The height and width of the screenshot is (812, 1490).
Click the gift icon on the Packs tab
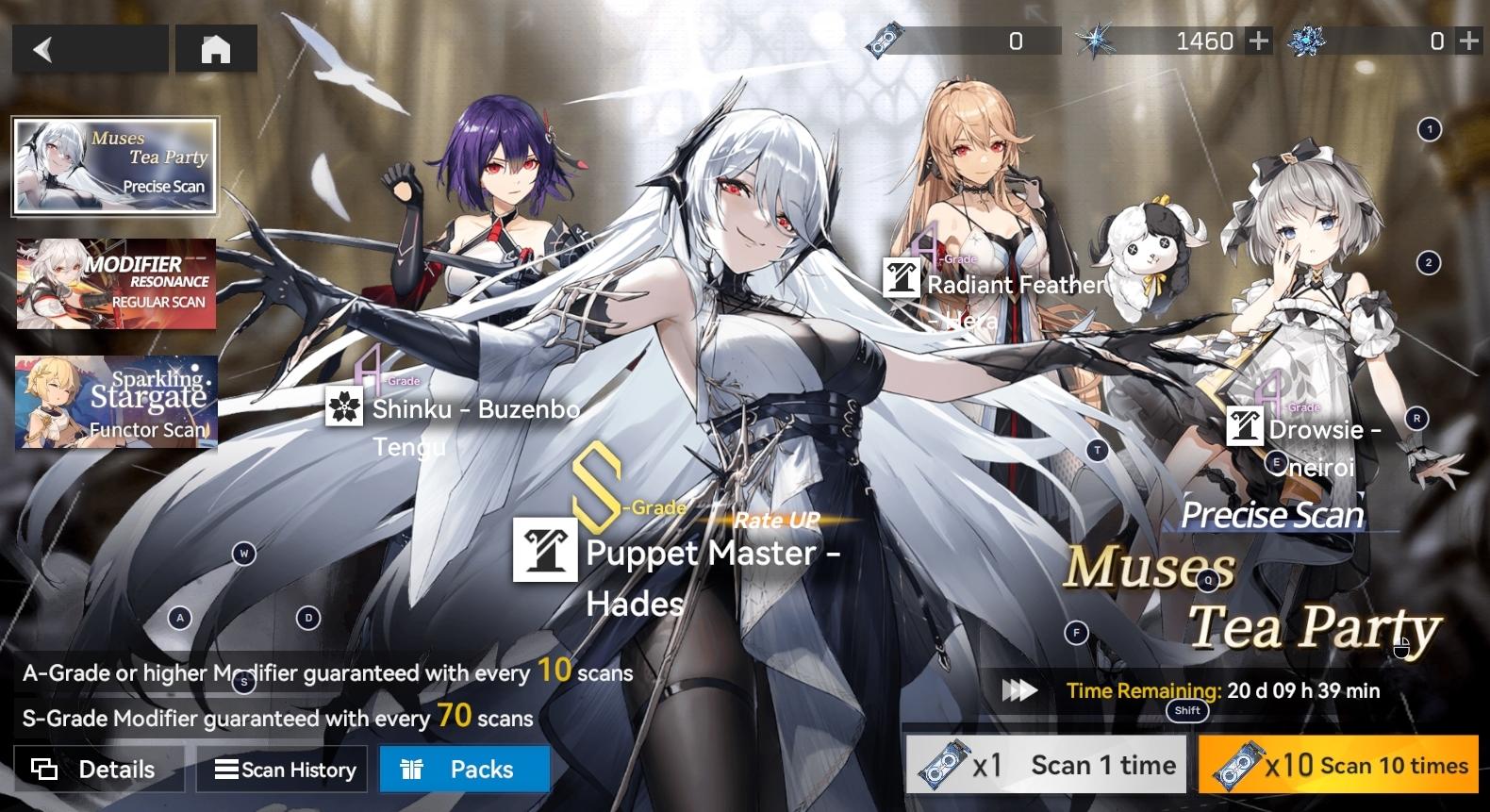tap(413, 769)
